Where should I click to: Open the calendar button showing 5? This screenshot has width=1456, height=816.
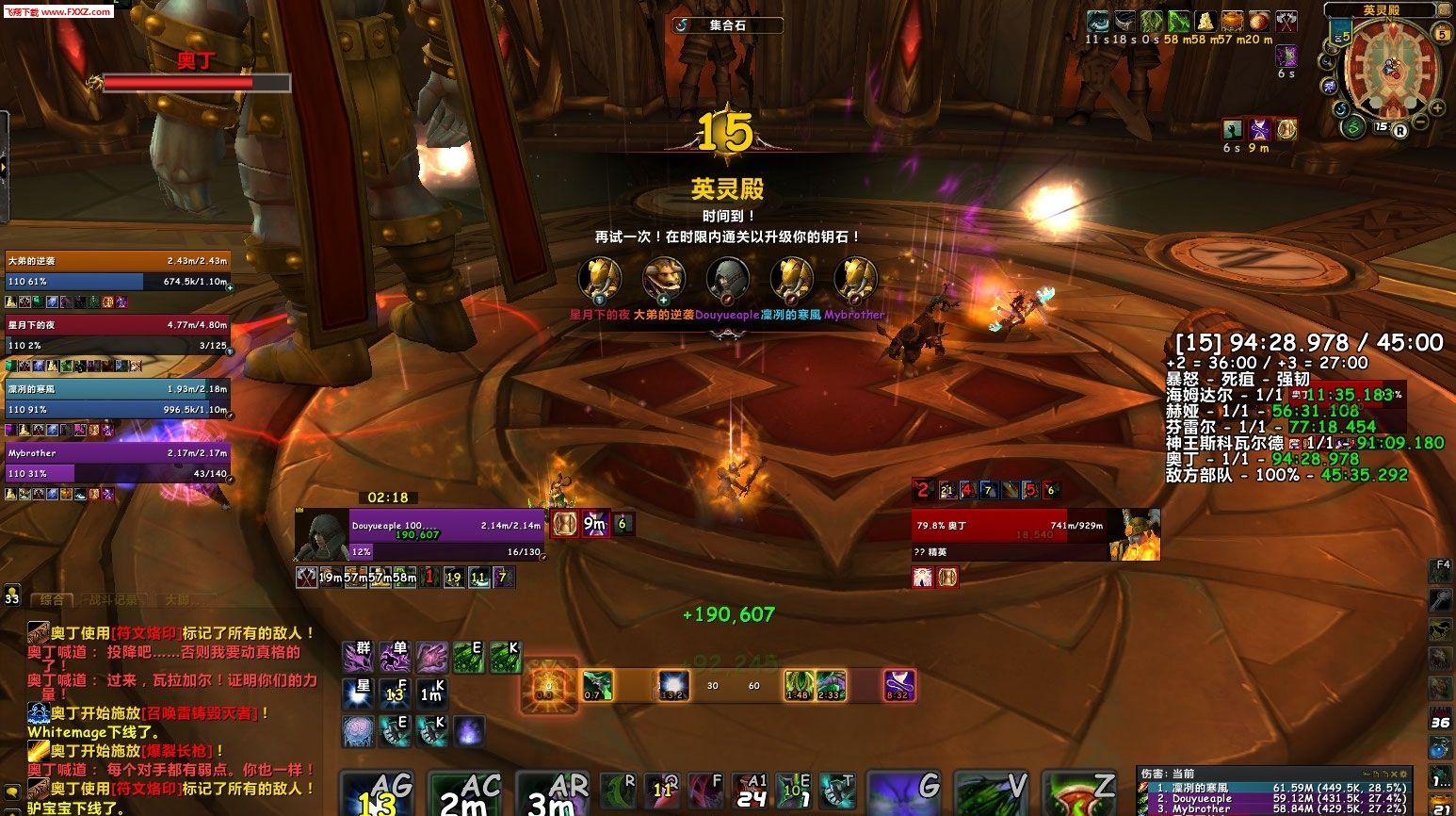[x=1441, y=34]
